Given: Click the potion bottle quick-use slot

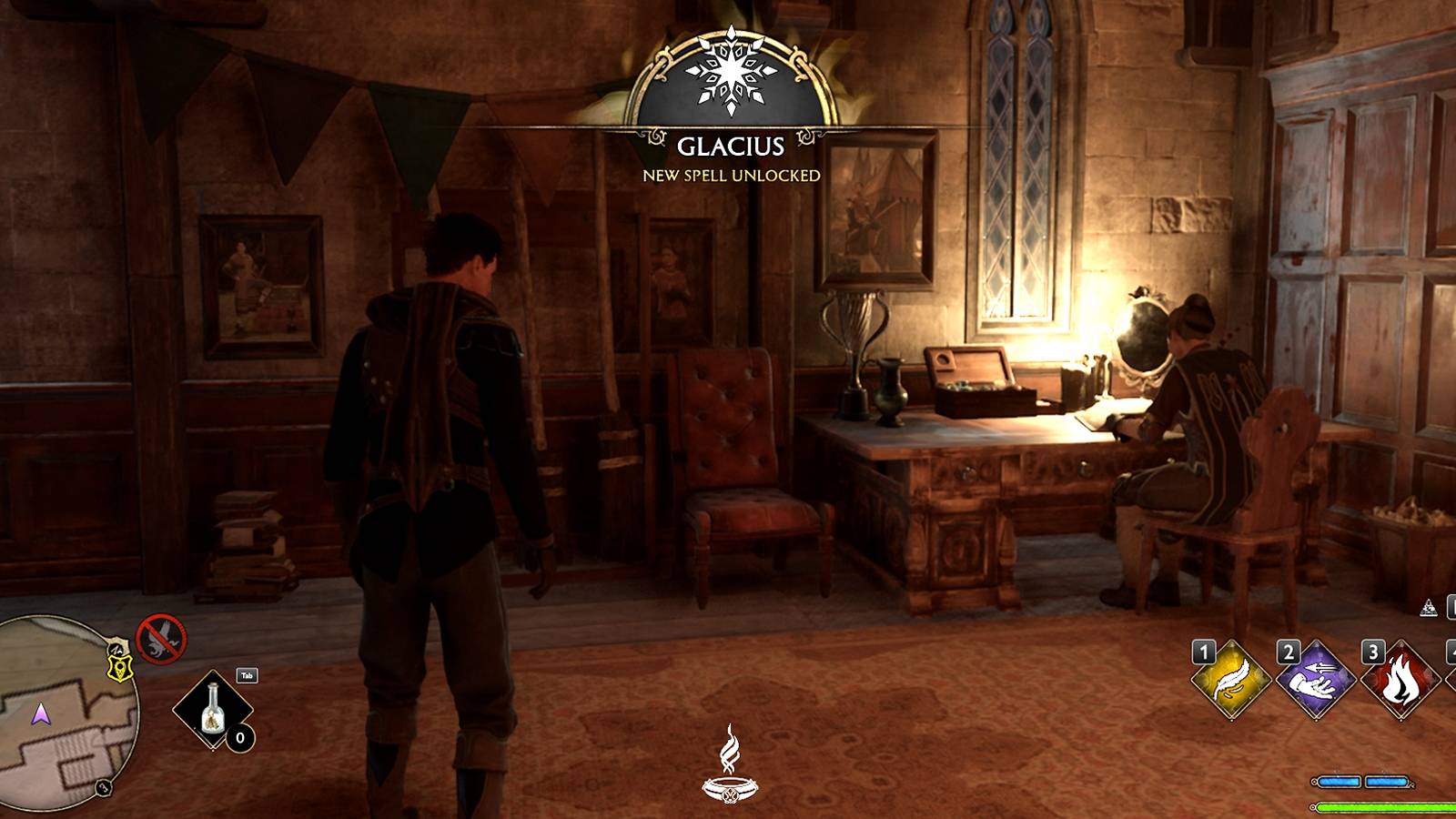Looking at the screenshot, I should 212,710.
